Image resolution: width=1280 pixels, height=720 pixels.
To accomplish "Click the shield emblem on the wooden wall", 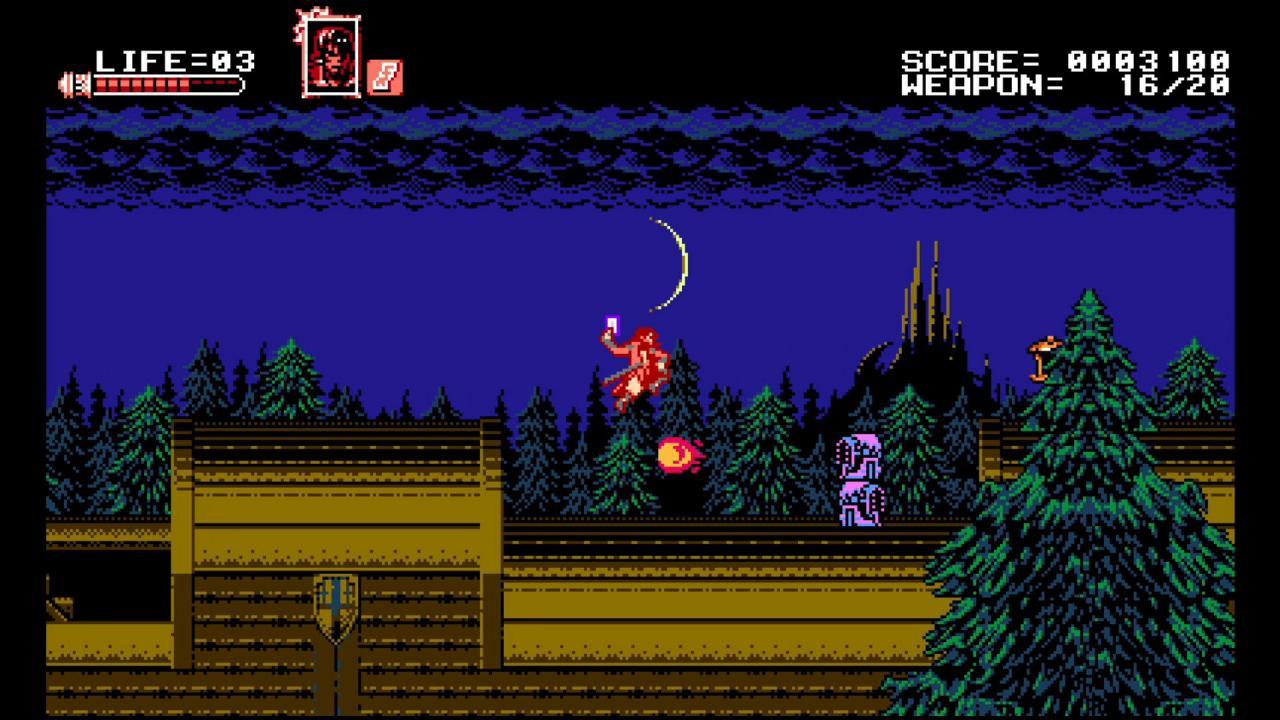I will point(333,601).
